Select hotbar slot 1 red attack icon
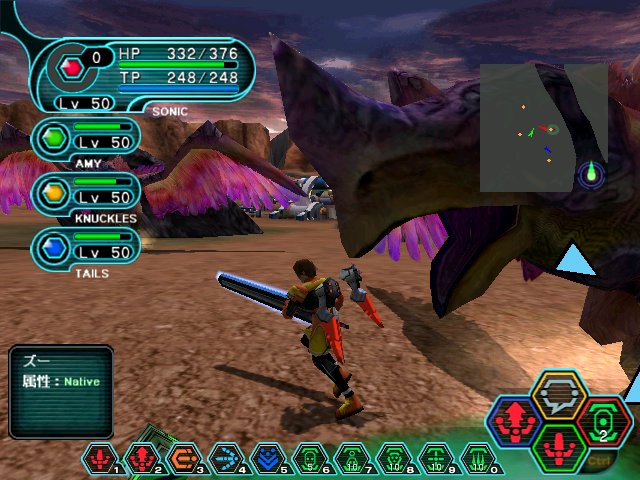The width and height of the screenshot is (640, 480). (100, 459)
